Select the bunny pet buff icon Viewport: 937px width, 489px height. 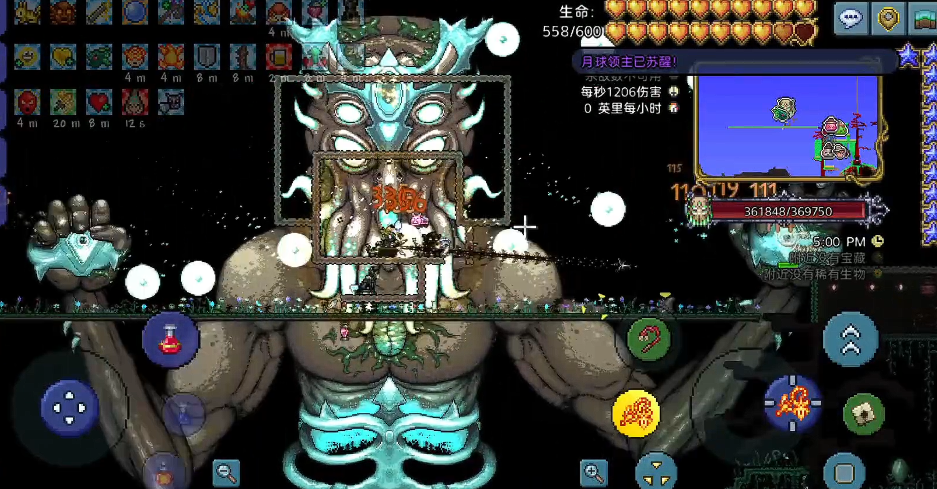pos(27,12)
